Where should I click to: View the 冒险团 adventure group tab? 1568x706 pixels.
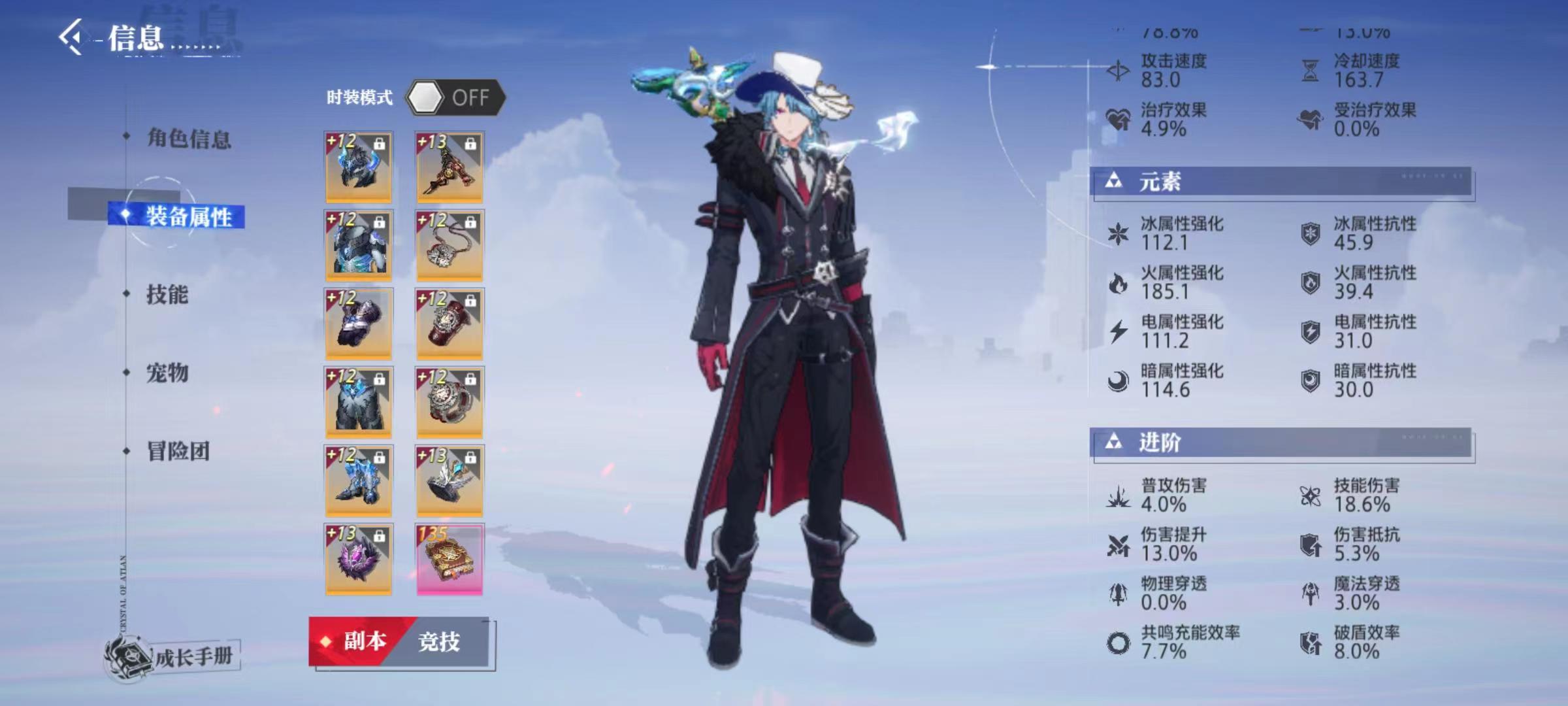178,451
